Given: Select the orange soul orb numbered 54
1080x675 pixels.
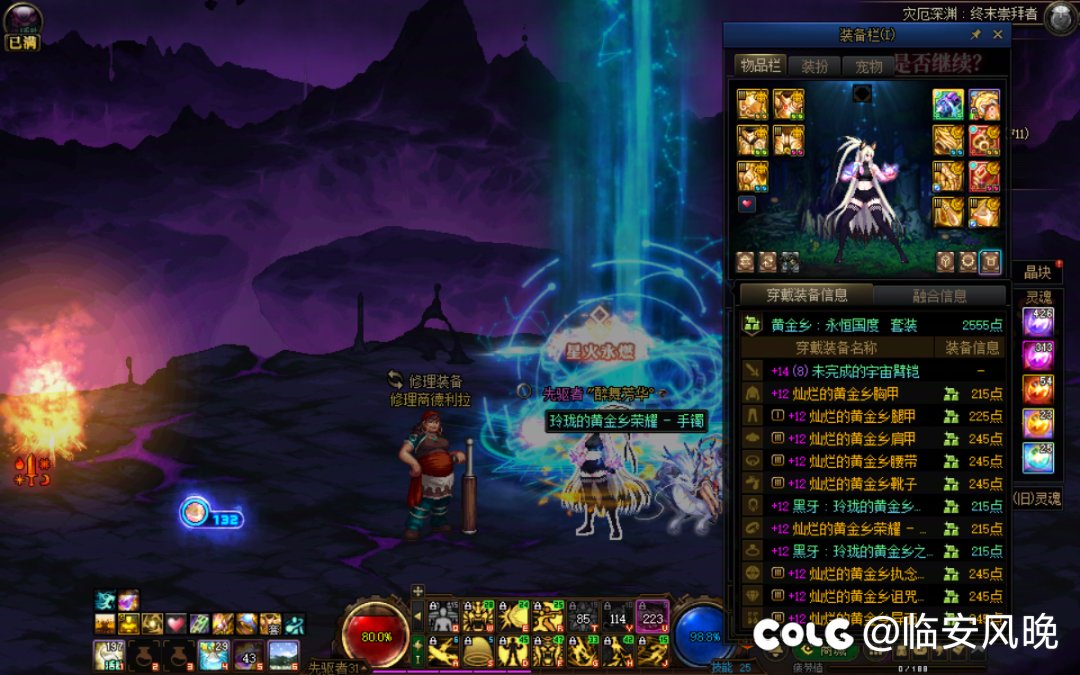Looking at the screenshot, I should pyautogui.click(x=1037, y=388).
